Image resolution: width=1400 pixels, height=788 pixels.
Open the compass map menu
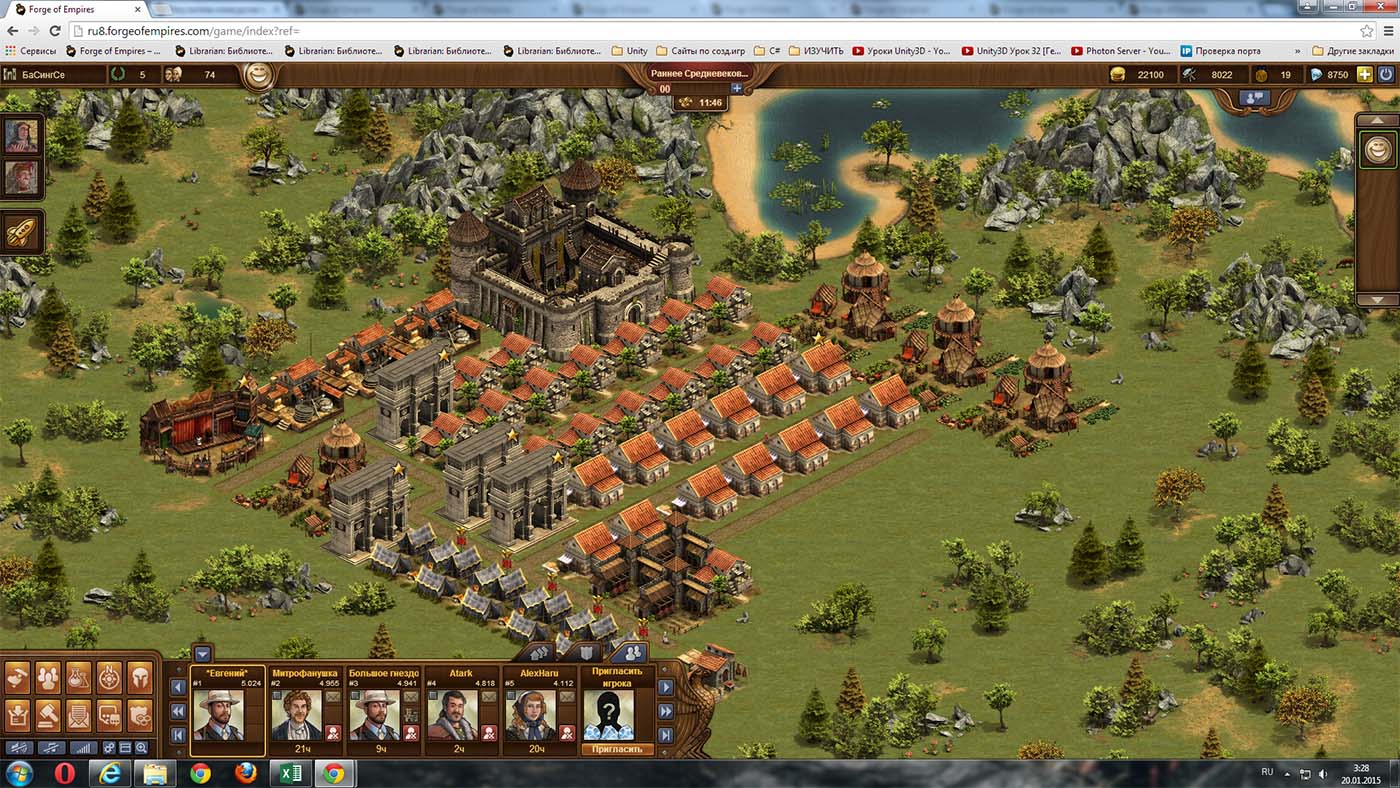coord(109,678)
